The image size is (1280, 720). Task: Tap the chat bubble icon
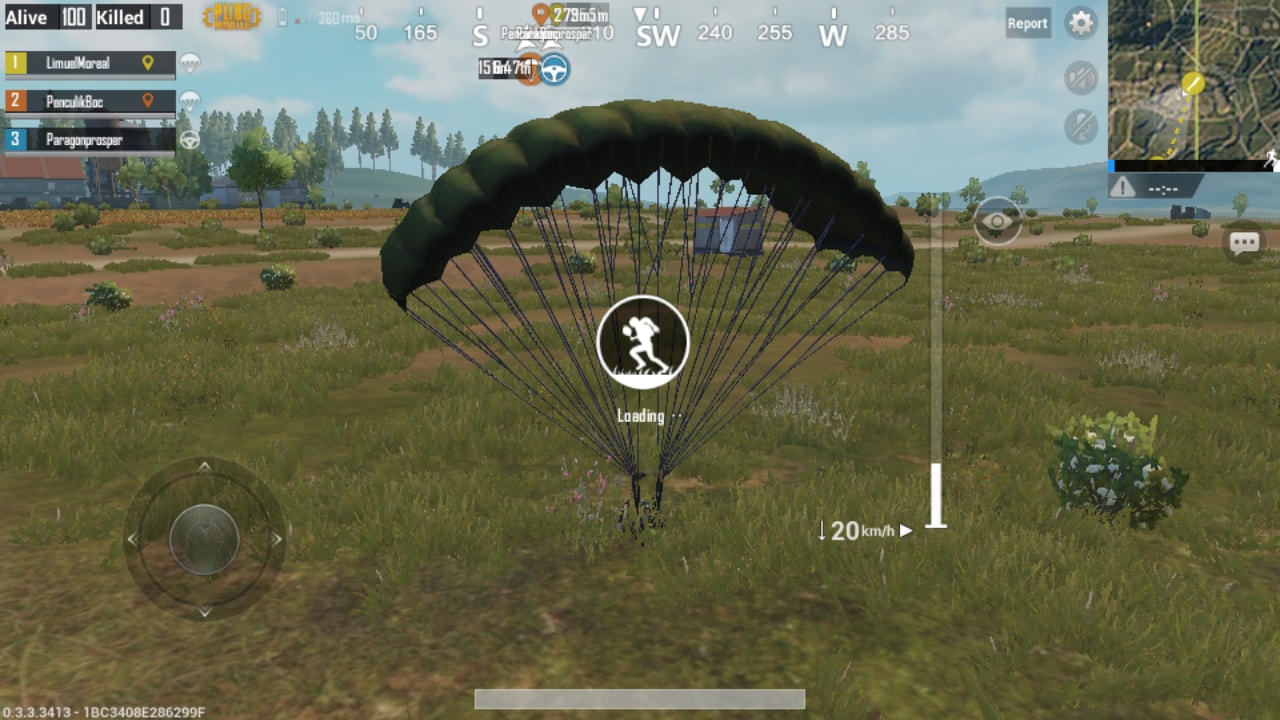coord(1244,242)
